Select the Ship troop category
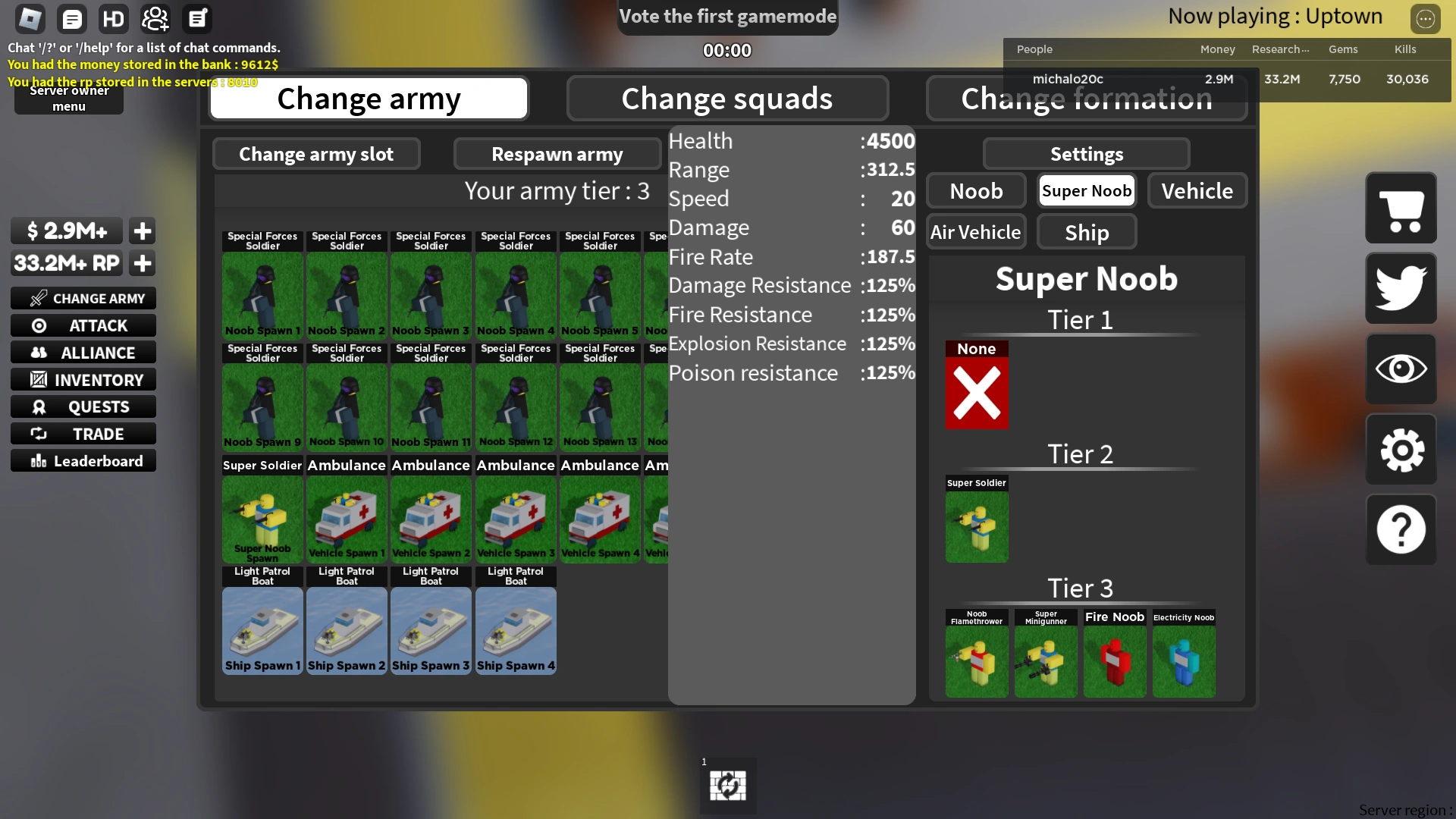Screen dimensions: 1456x819 pos(1086,231)
